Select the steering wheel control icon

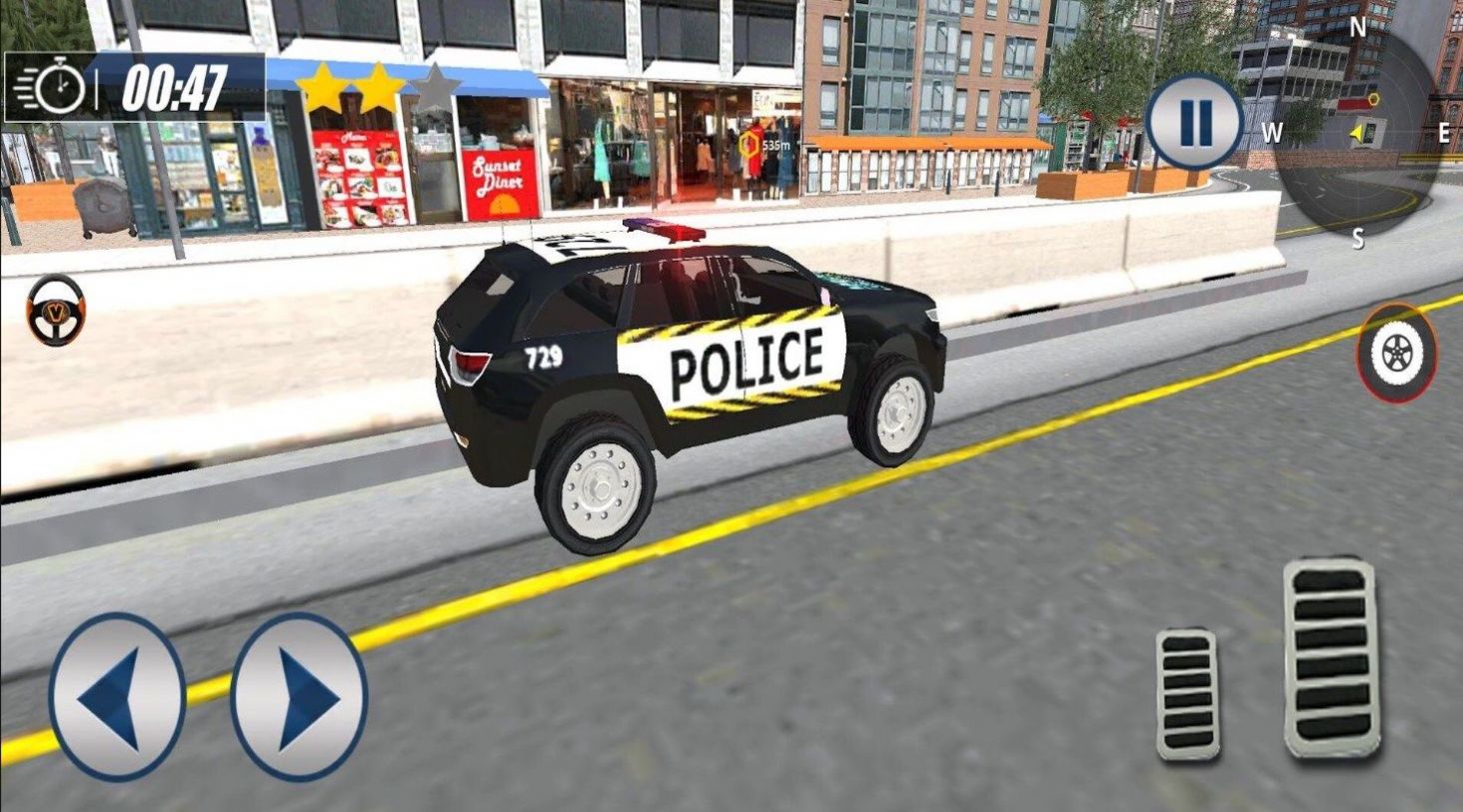pos(55,309)
